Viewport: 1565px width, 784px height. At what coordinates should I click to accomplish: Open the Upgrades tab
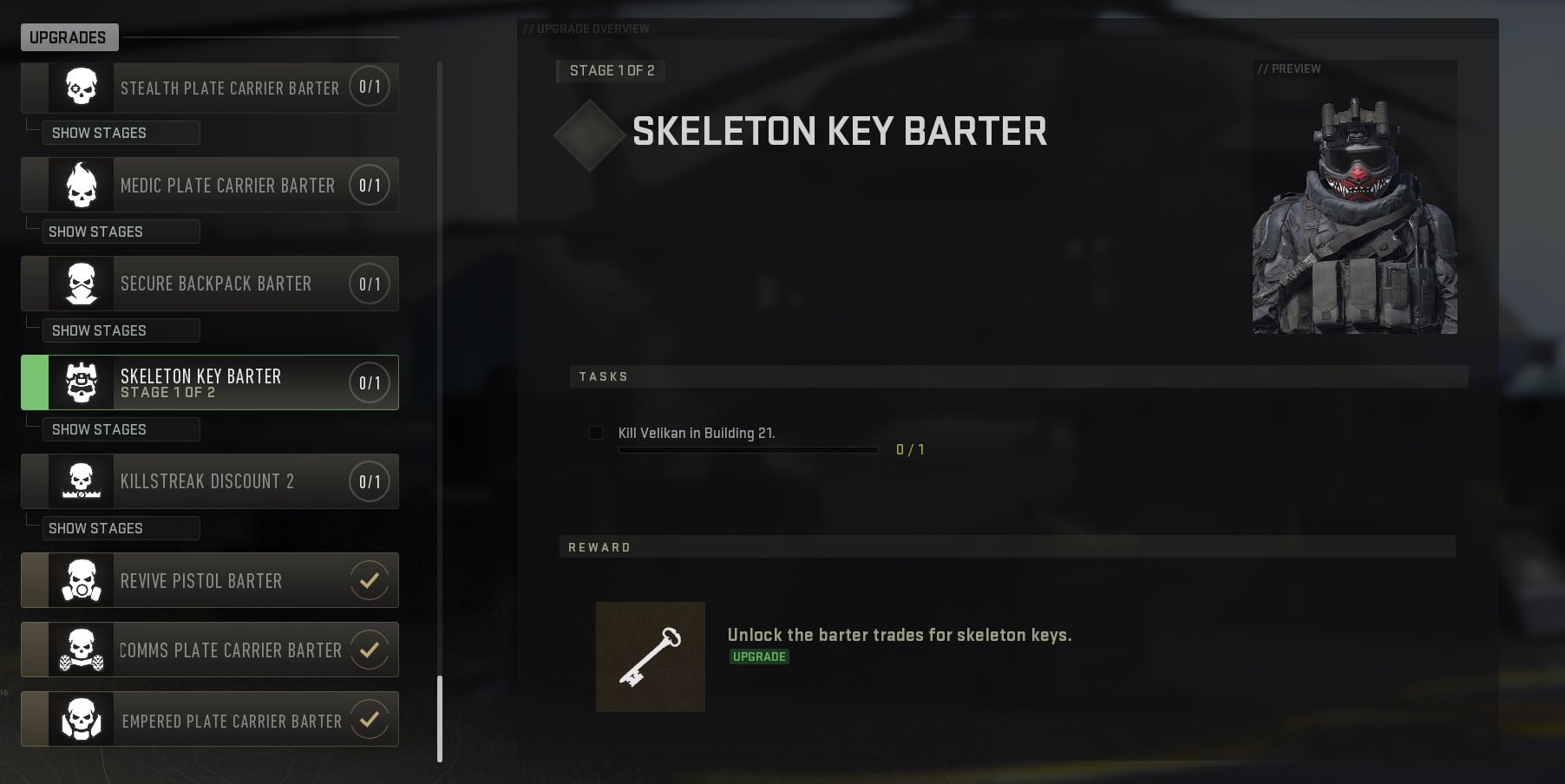[x=69, y=37]
